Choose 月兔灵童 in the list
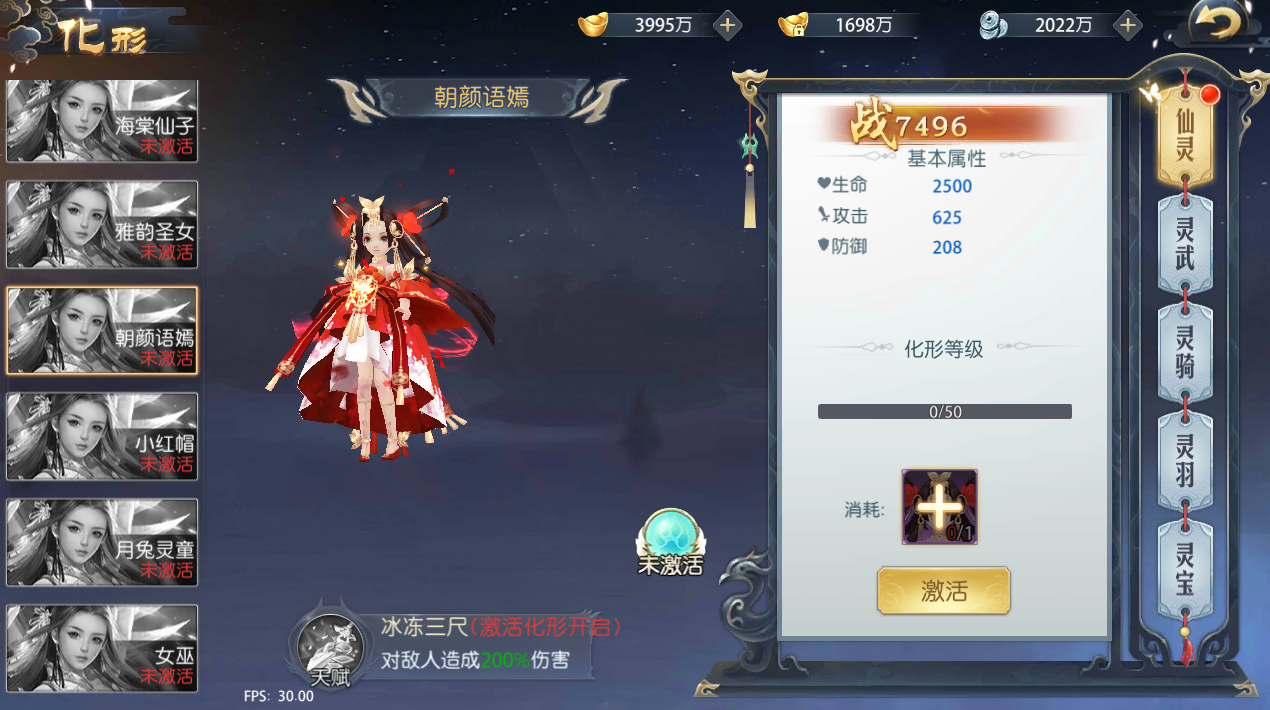 102,542
